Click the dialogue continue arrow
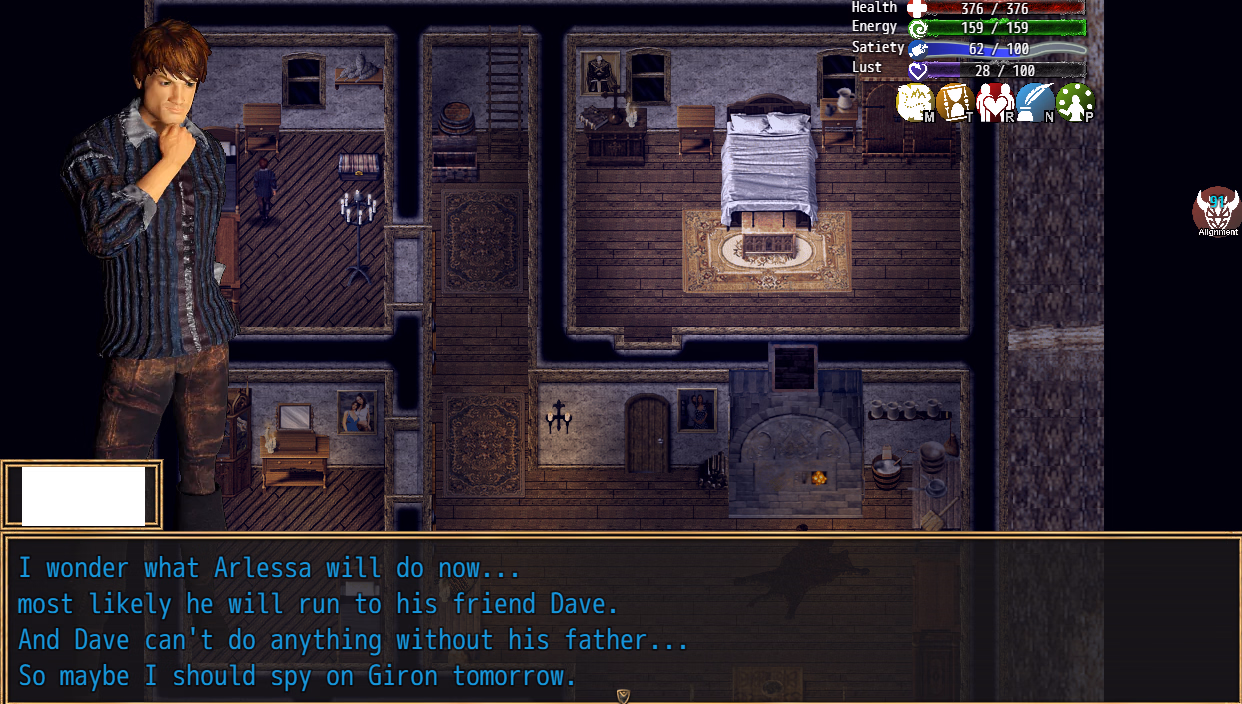 point(623,695)
